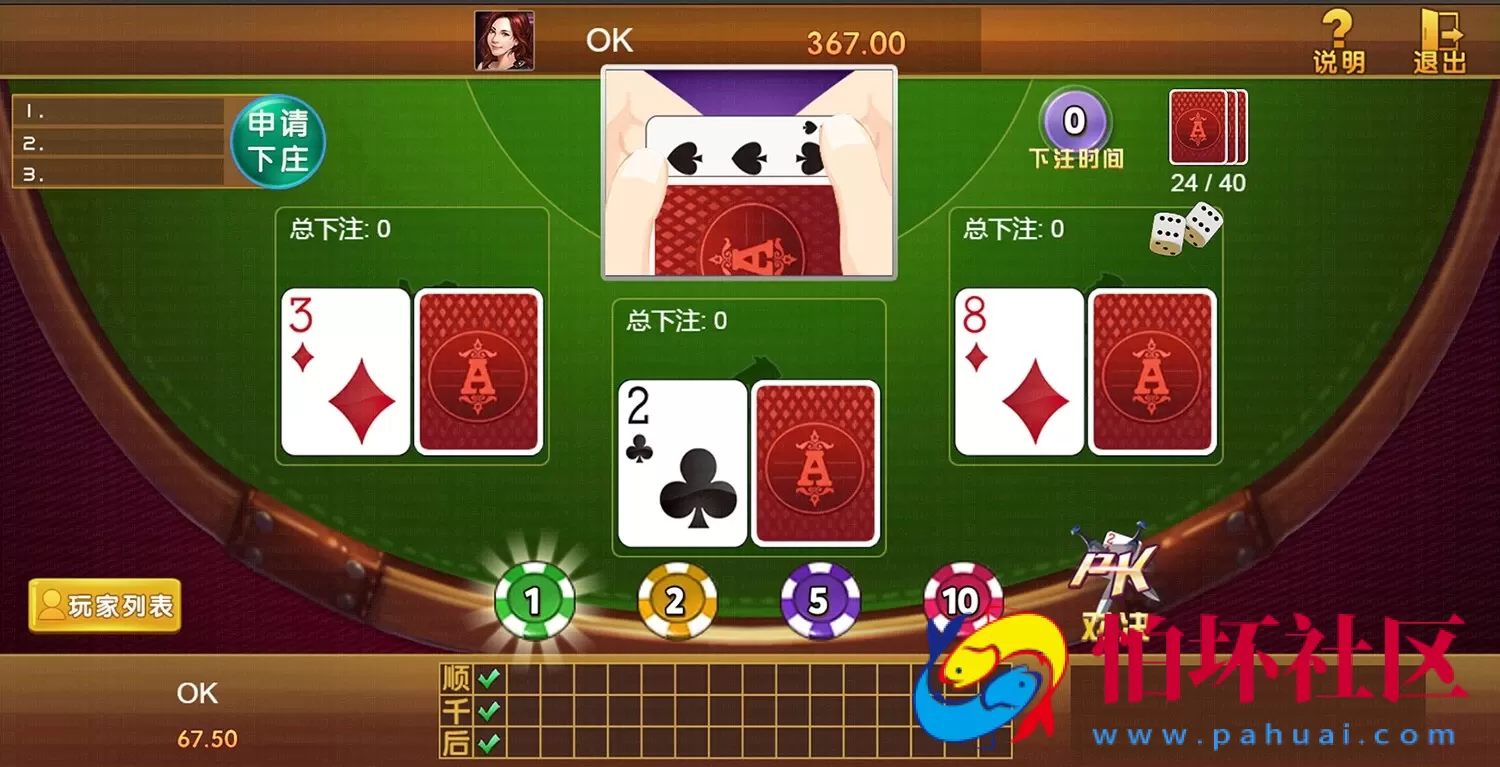Click the 2 of clubs card
The height and width of the screenshot is (767, 1500).
click(681, 462)
